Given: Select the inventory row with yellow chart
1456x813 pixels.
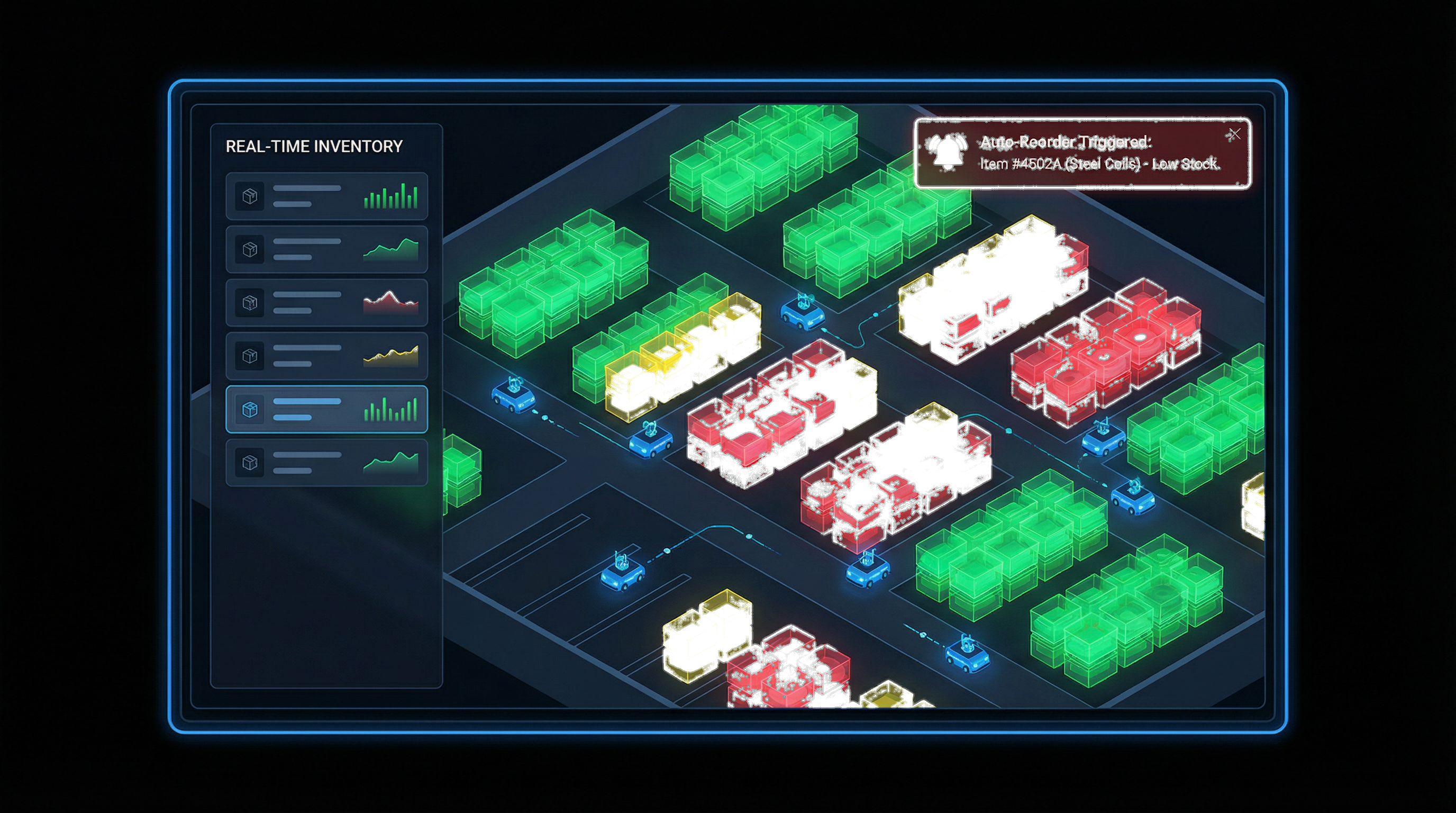Looking at the screenshot, I should [326, 356].
